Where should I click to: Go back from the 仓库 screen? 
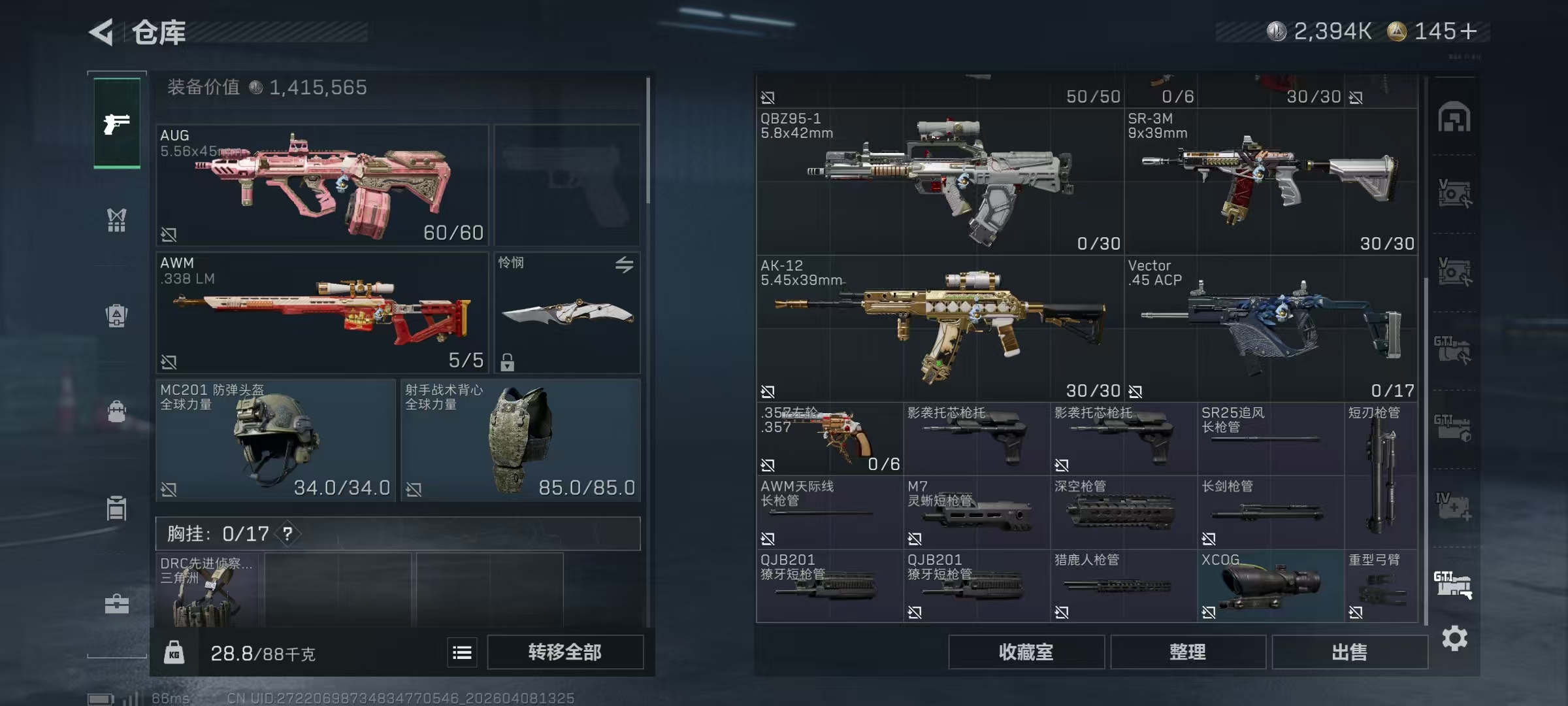tap(103, 32)
